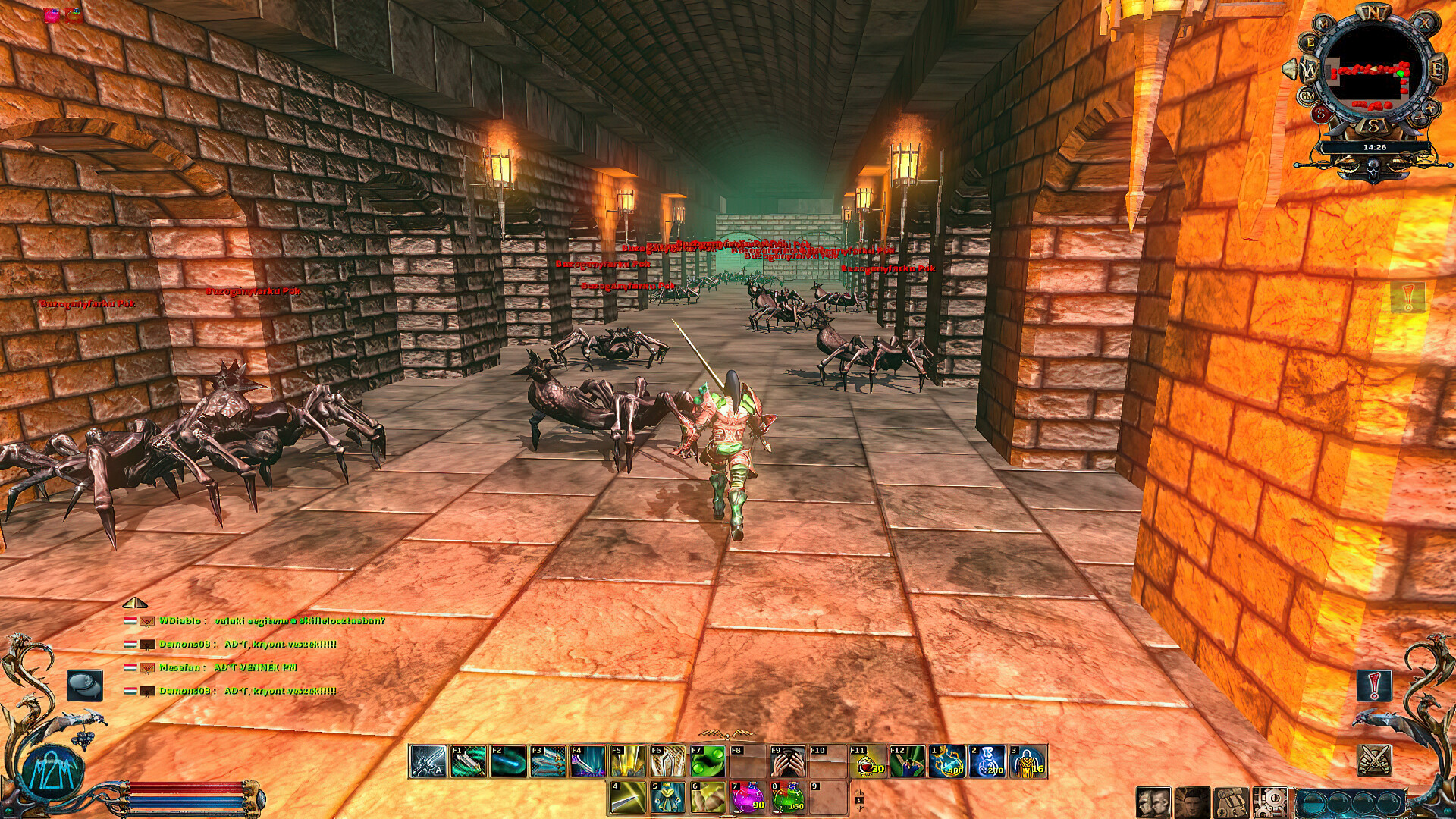
Task: Open the party icon showing two faces
Action: click(x=1153, y=802)
